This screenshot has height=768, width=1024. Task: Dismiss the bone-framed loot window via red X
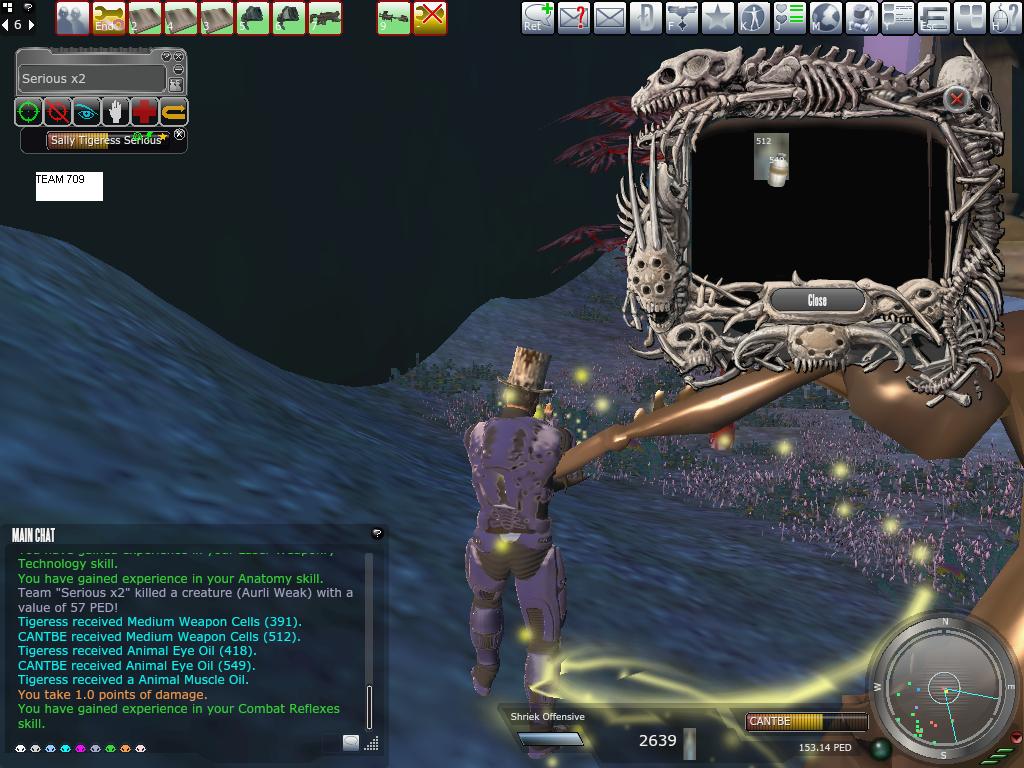[956, 98]
